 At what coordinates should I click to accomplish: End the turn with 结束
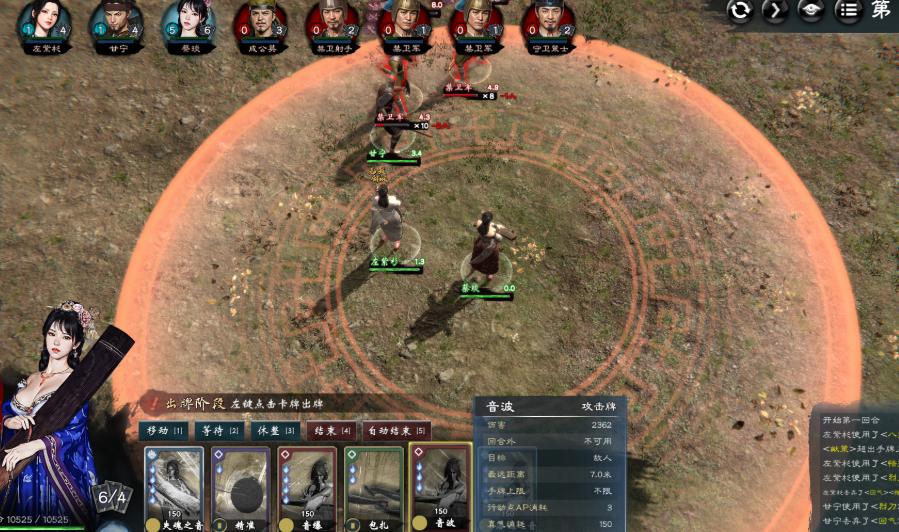coord(332,431)
